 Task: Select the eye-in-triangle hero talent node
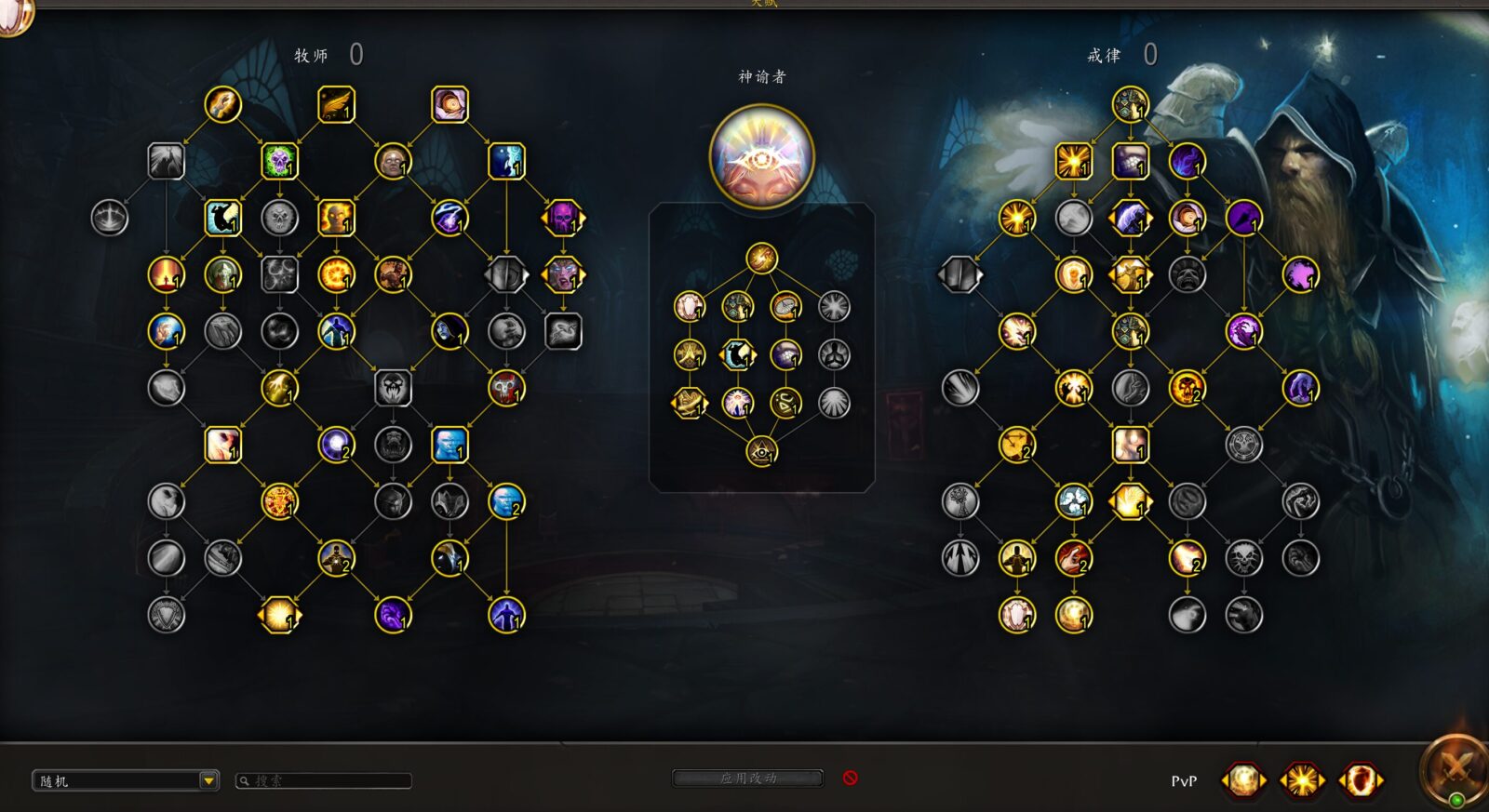pos(761,452)
